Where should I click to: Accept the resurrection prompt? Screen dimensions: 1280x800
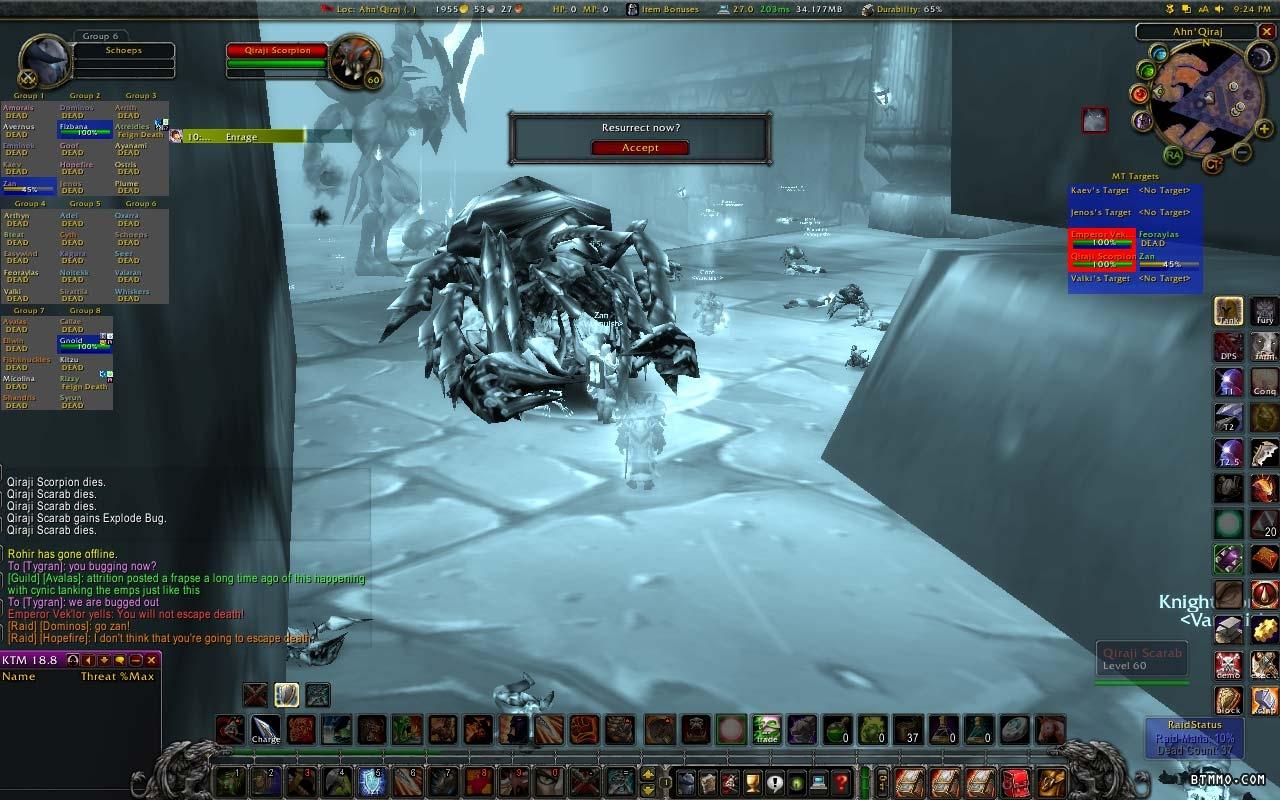coord(640,147)
